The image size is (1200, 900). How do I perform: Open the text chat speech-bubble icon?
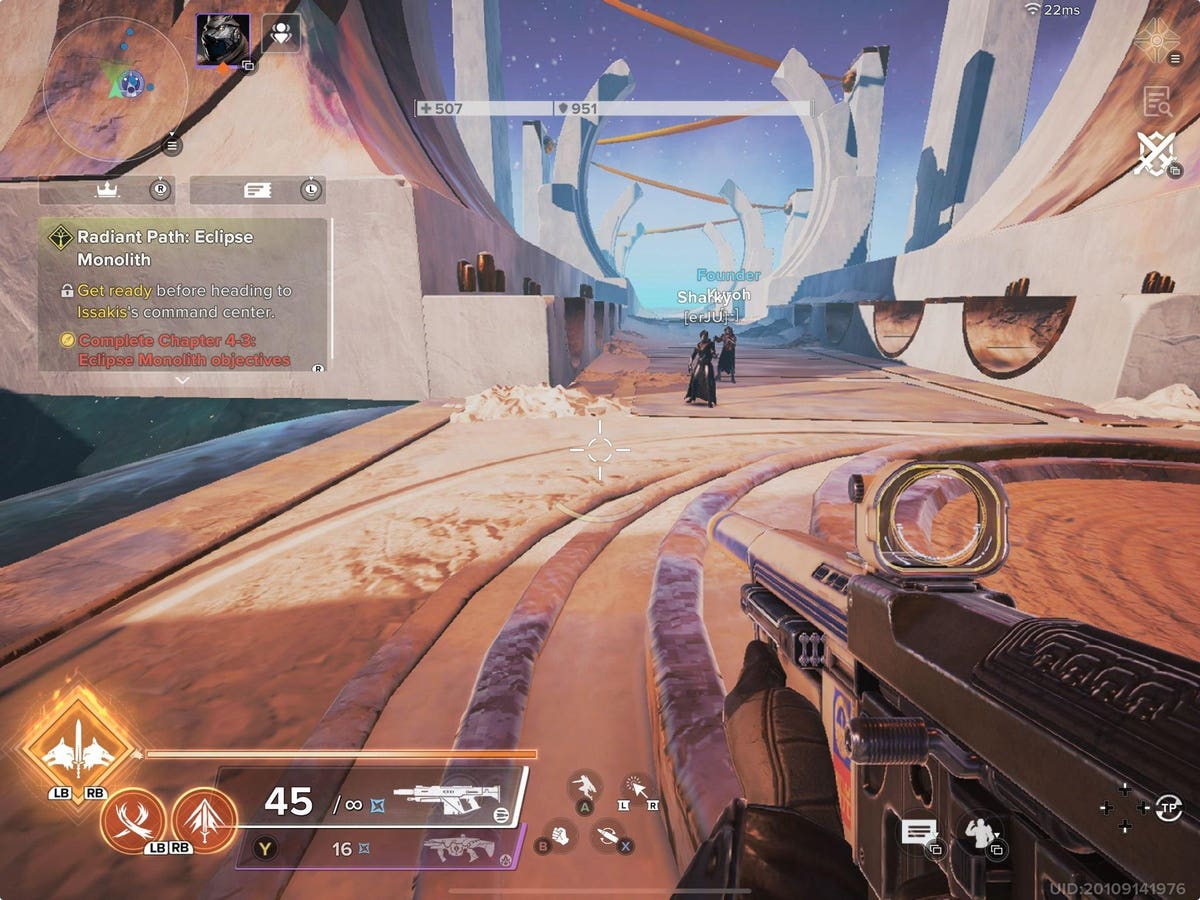point(918,831)
